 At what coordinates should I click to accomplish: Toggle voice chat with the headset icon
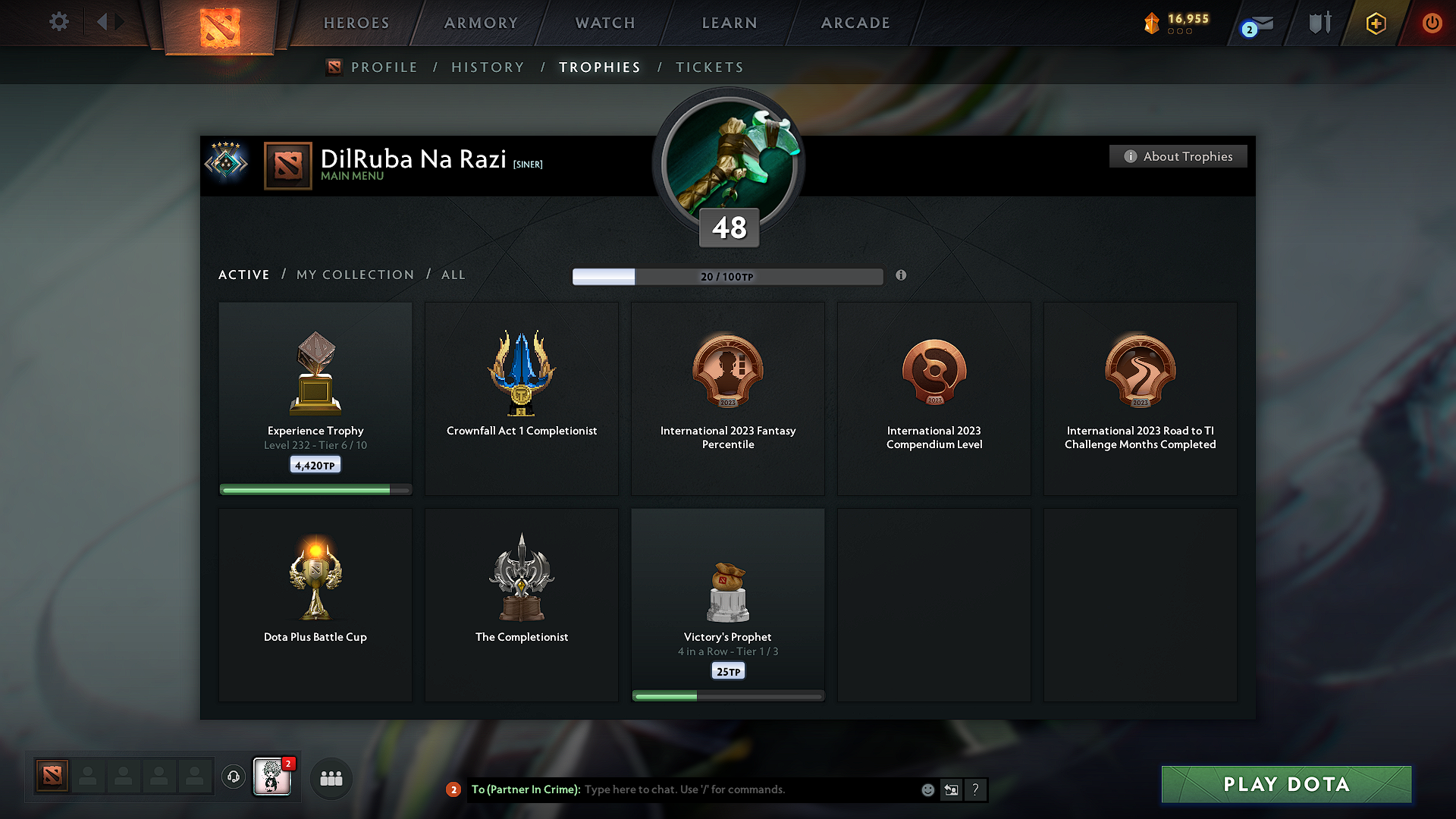[x=233, y=777]
